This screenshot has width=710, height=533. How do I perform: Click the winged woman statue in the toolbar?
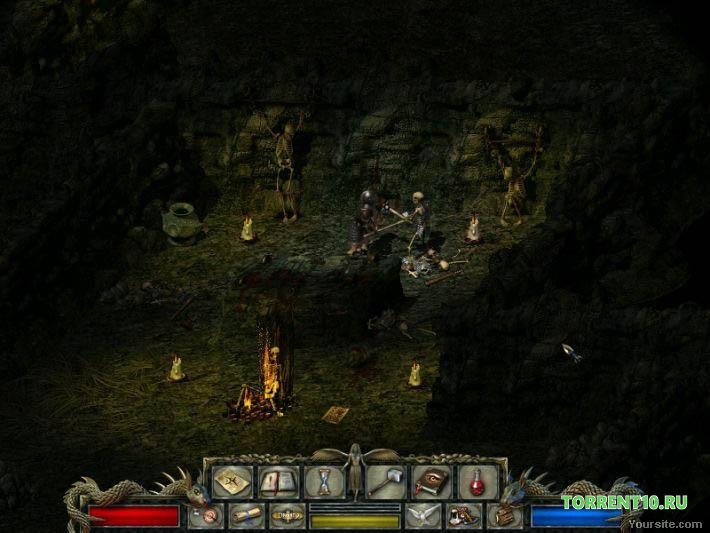click(x=354, y=470)
